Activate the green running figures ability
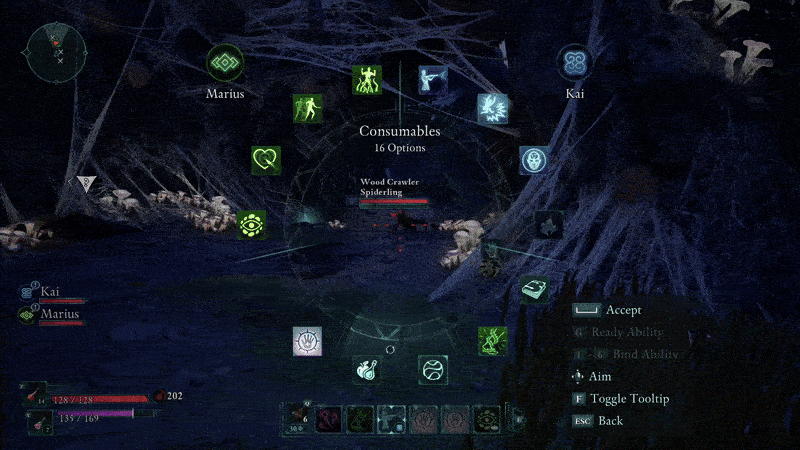 click(x=307, y=109)
